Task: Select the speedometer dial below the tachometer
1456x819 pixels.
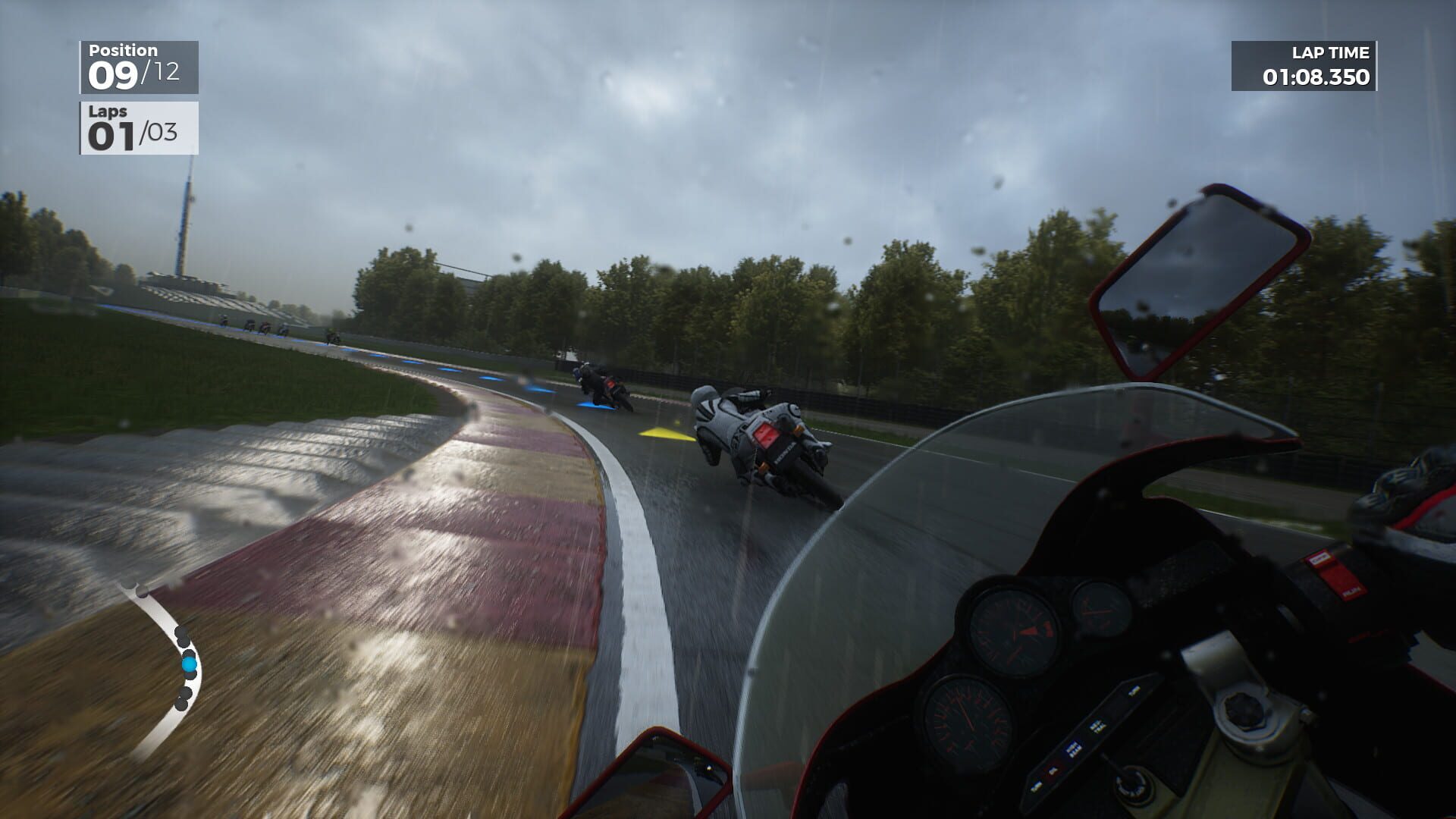Action: click(973, 717)
